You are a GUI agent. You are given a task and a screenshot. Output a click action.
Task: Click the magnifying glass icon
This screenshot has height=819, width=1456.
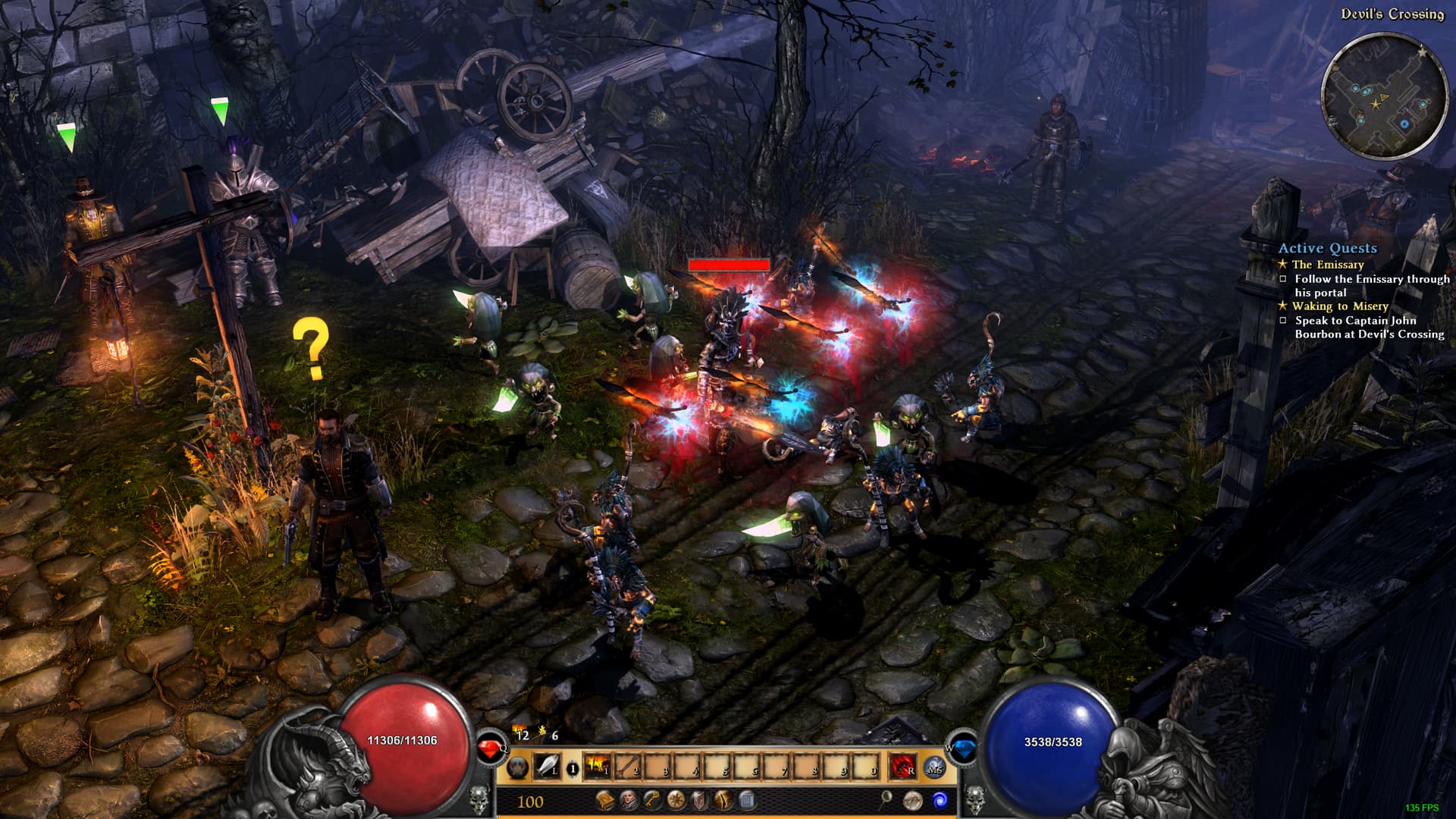(x=886, y=799)
